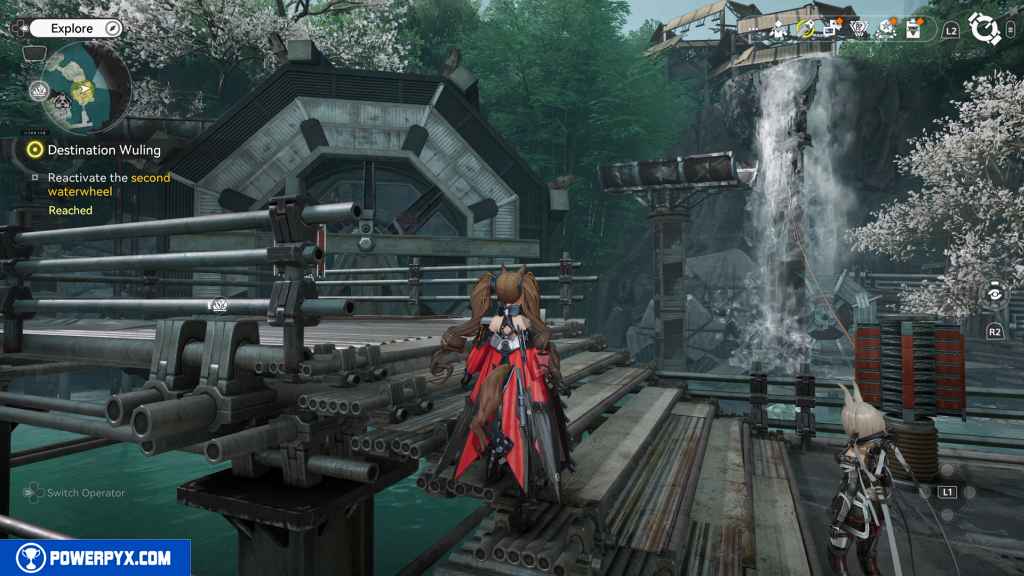The width and height of the screenshot is (1024, 576).
Task: Open the large ring-shaped main menu icon
Action: (x=984, y=29)
